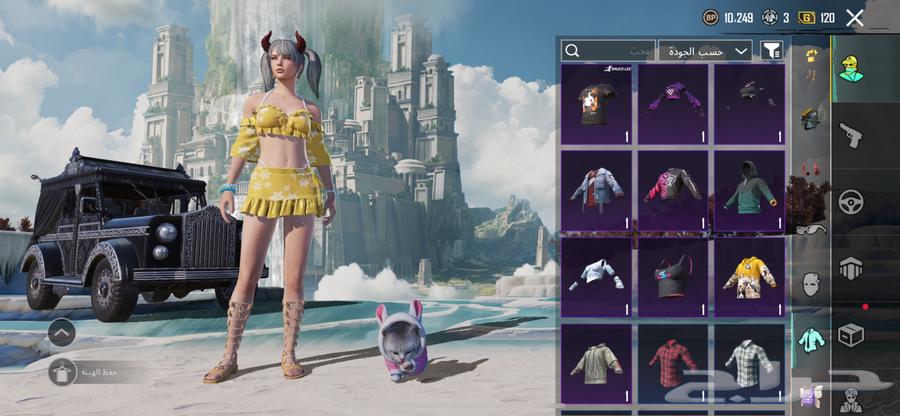The height and width of the screenshot is (416, 900).
Task: Choose the black tank top item
Action: (673, 275)
